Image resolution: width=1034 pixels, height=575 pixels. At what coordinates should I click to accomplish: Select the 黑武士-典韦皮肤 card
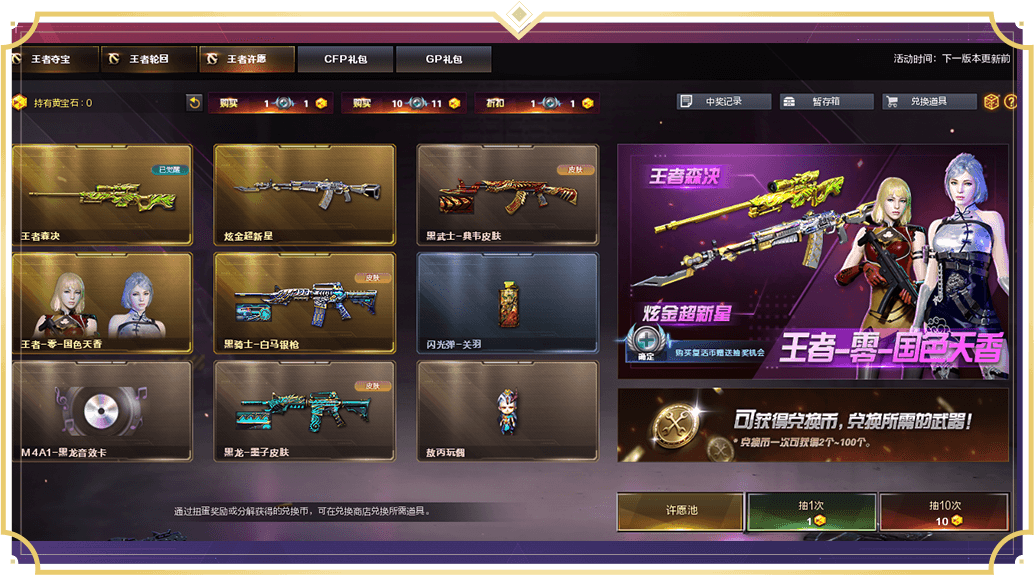click(507, 194)
